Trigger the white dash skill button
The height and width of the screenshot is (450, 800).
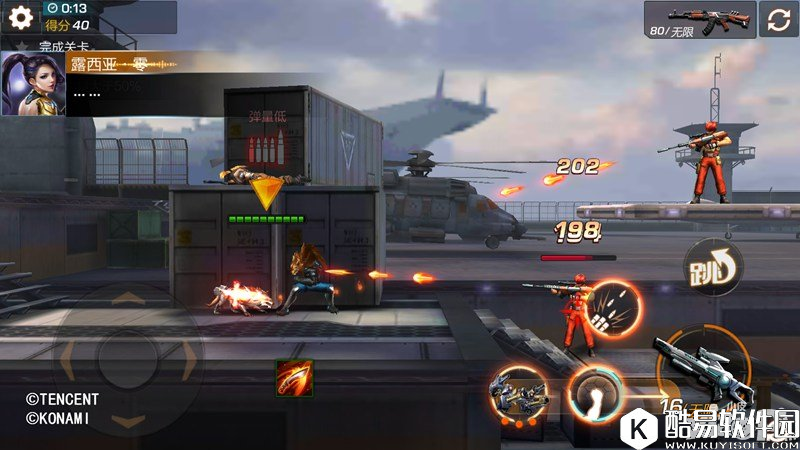pos(595,391)
